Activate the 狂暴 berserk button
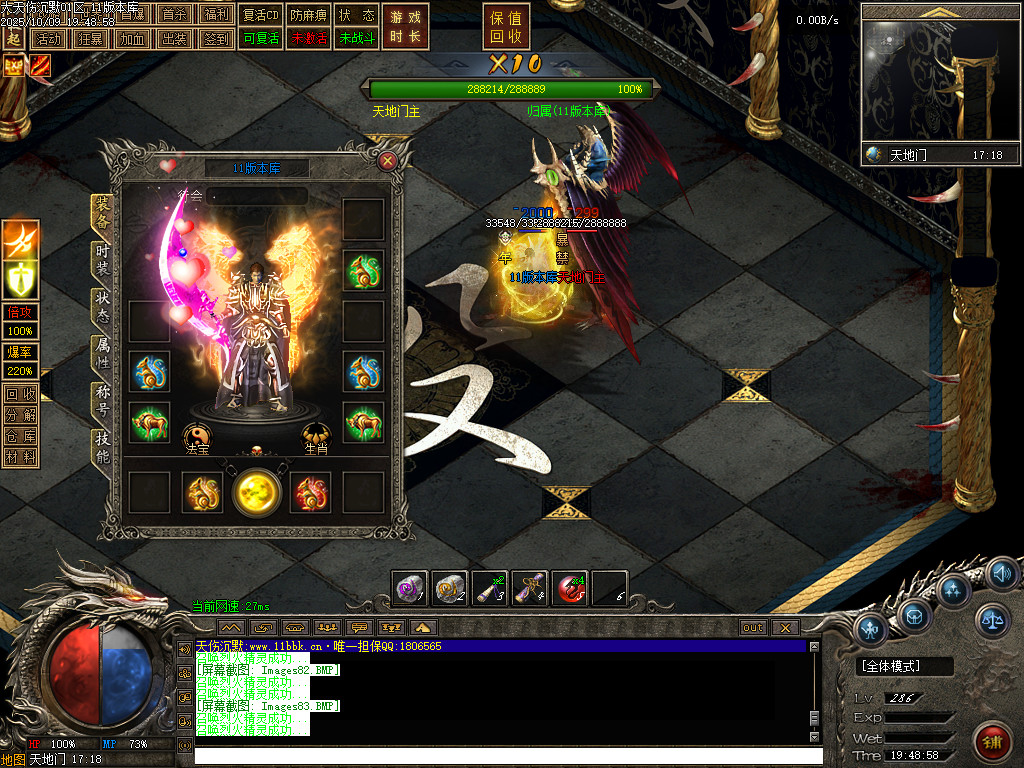Image resolution: width=1024 pixels, height=768 pixels. pos(89,39)
